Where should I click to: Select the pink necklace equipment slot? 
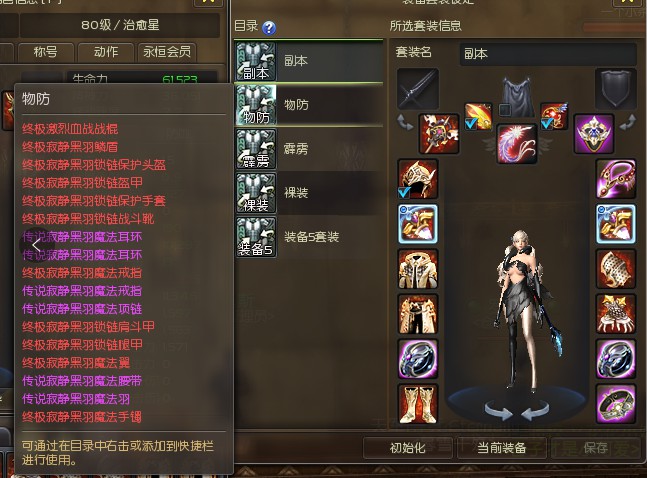pyautogui.click(x=615, y=178)
